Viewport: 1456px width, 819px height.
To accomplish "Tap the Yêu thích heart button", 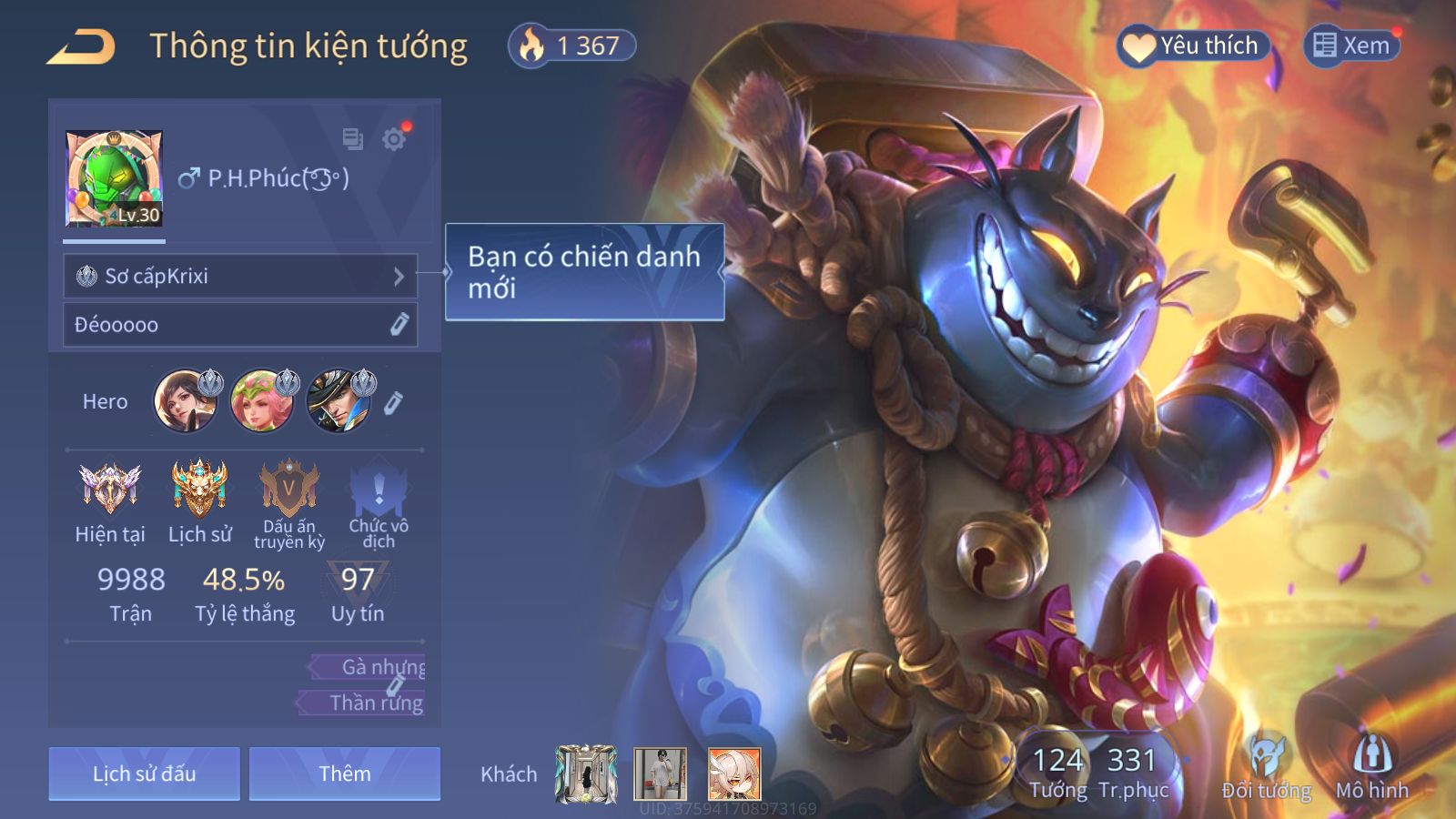I will 1192,45.
